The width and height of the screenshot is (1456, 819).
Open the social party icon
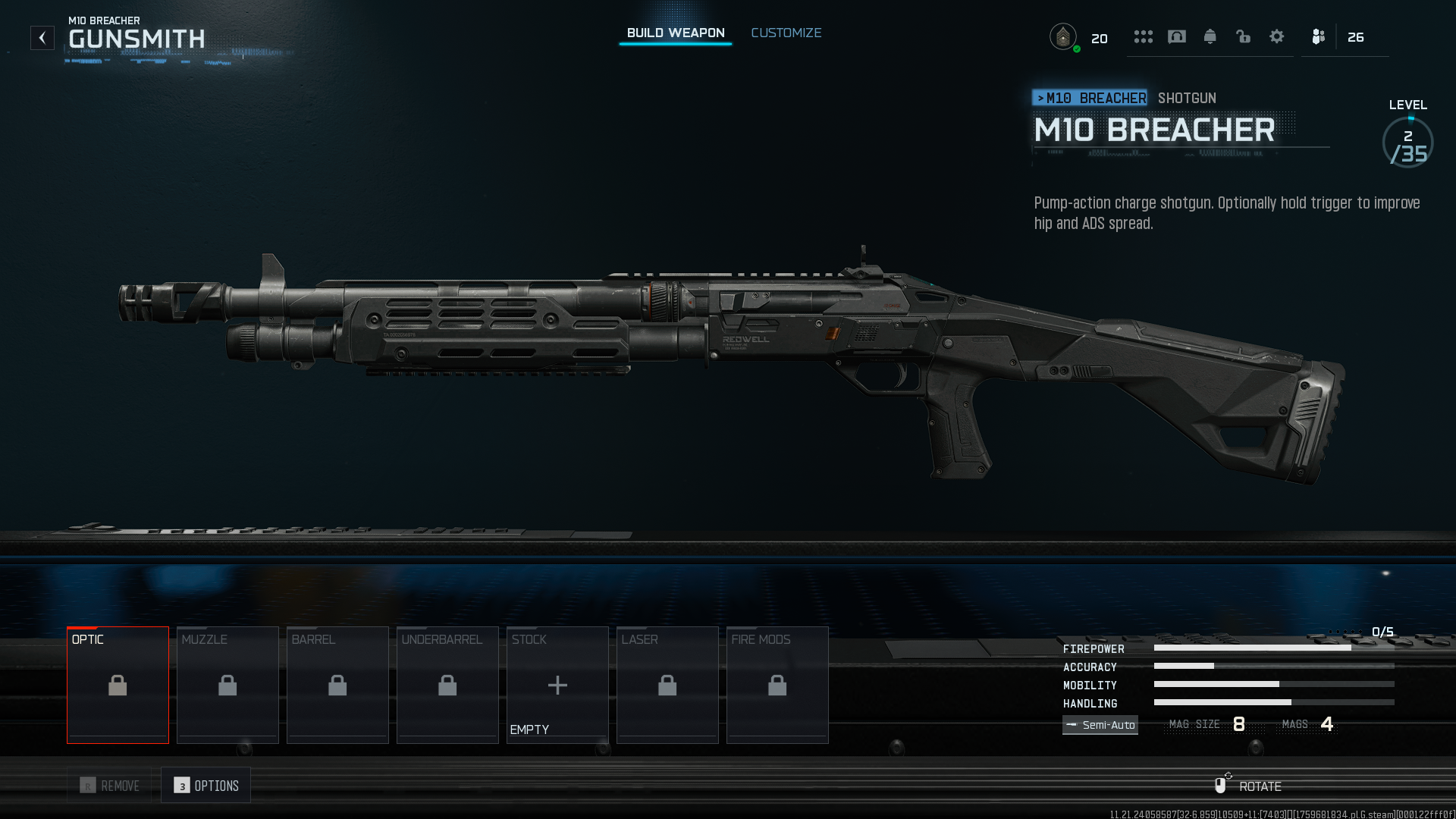(1319, 36)
